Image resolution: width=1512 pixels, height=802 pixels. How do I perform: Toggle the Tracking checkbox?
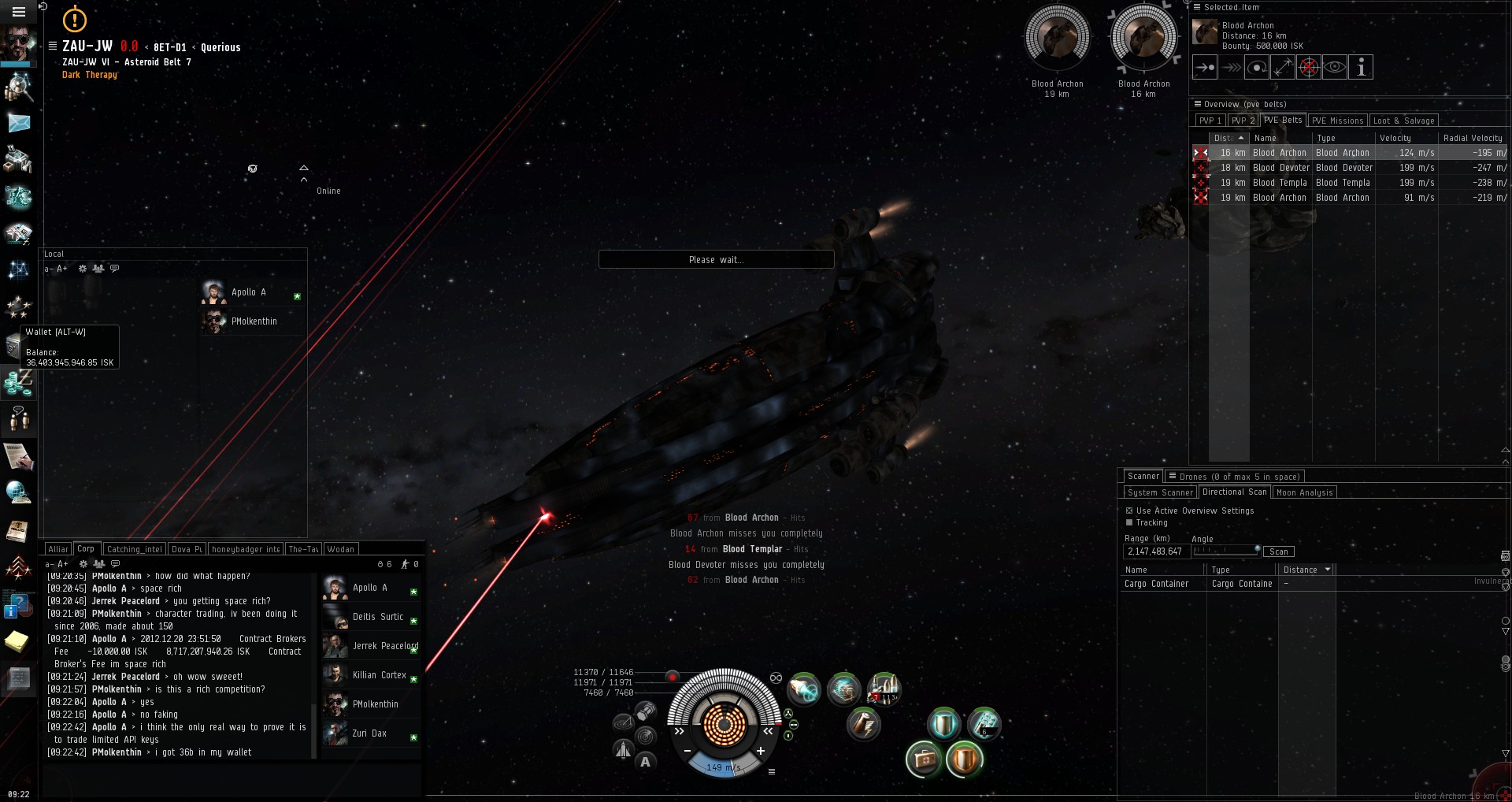[1129, 522]
